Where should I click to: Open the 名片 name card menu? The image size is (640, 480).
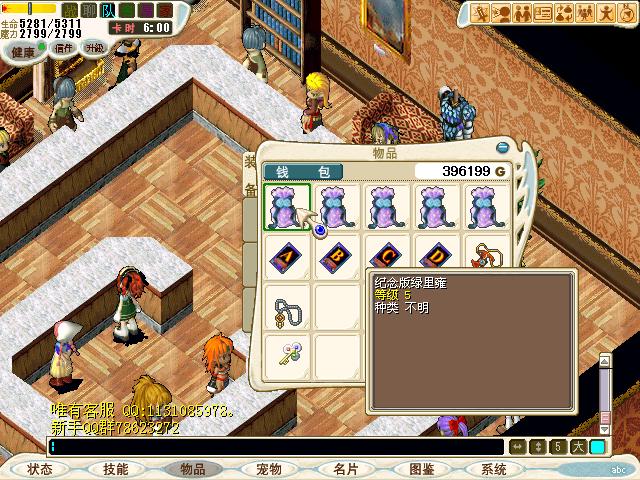tap(345, 469)
